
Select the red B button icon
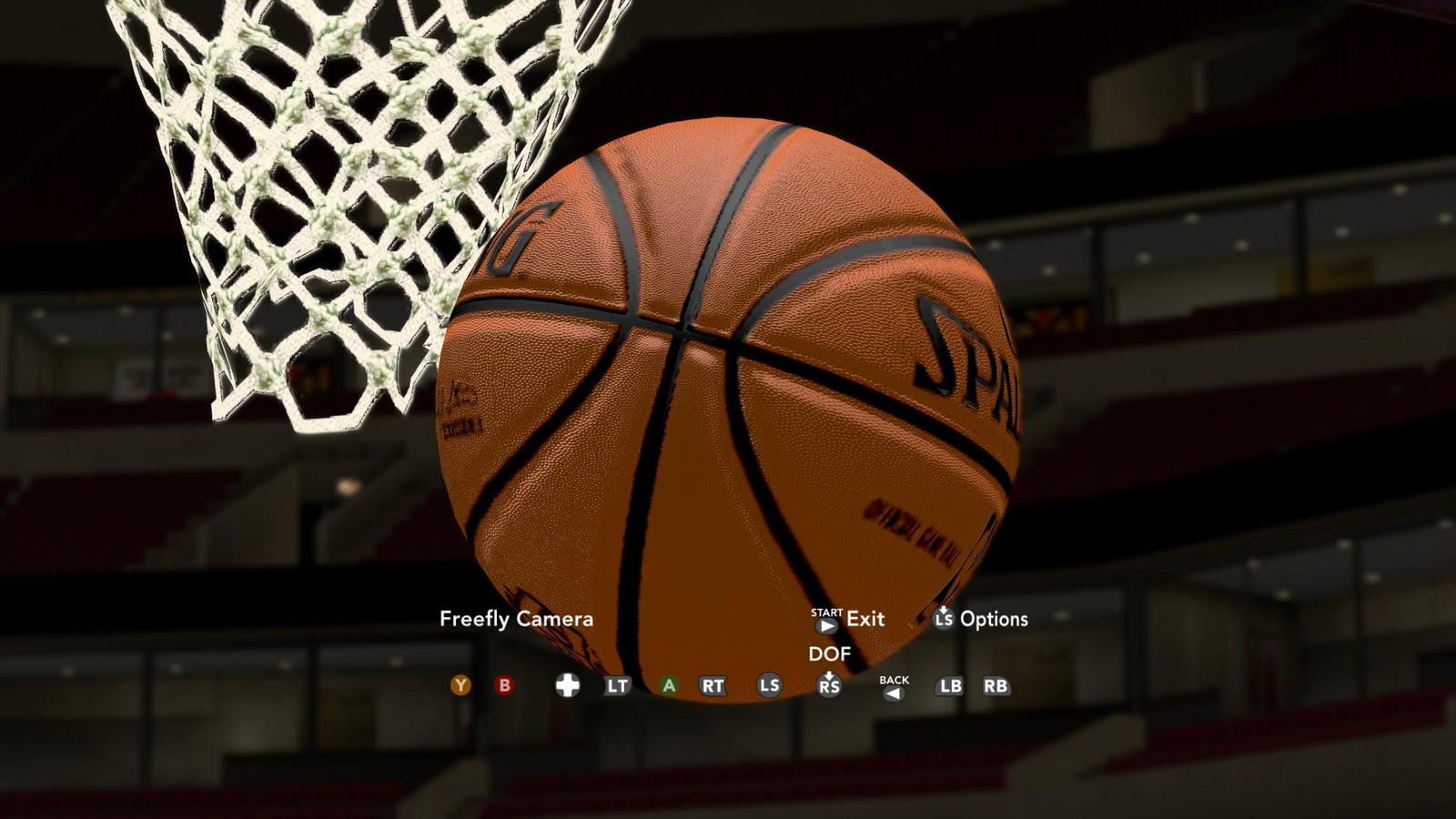(503, 685)
